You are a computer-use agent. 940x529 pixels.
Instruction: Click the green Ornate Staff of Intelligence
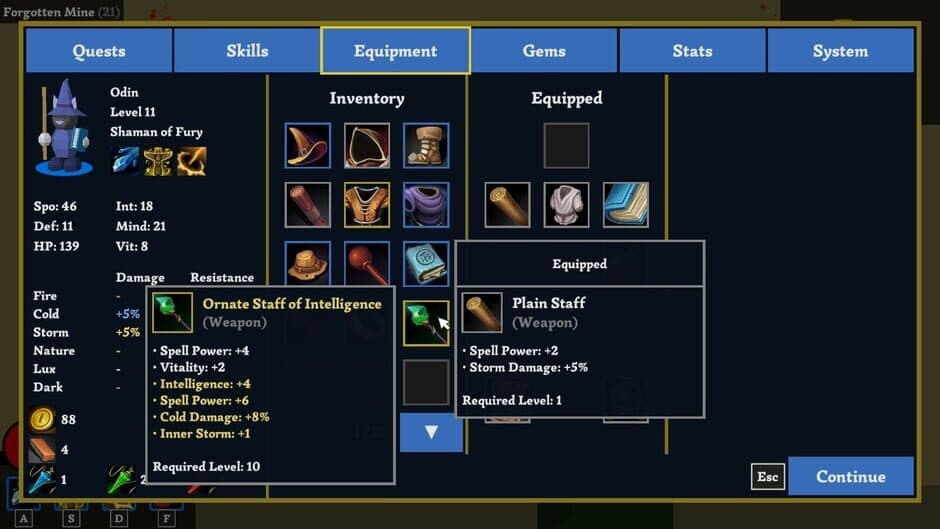point(424,324)
